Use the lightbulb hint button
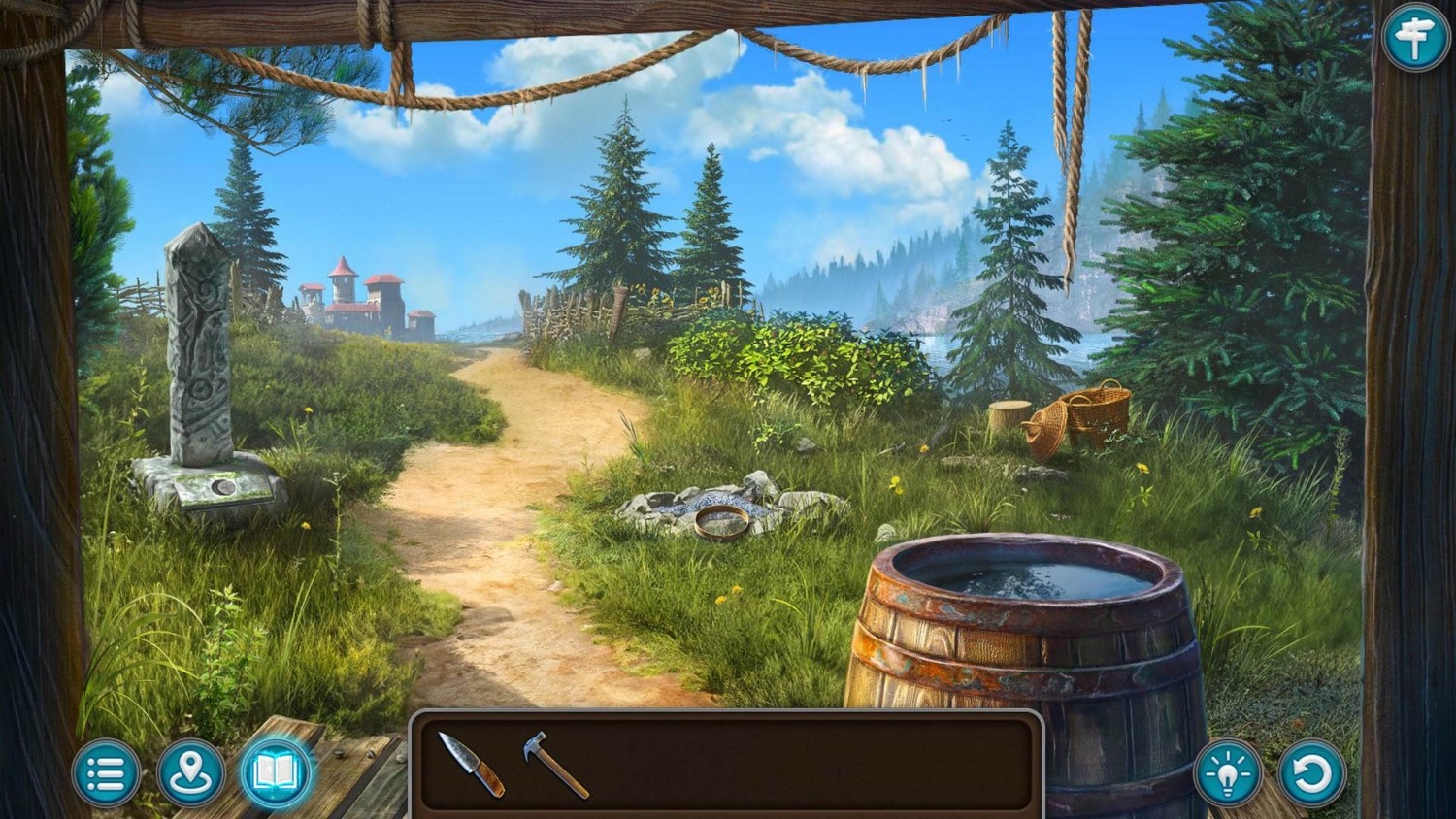 click(x=1228, y=773)
